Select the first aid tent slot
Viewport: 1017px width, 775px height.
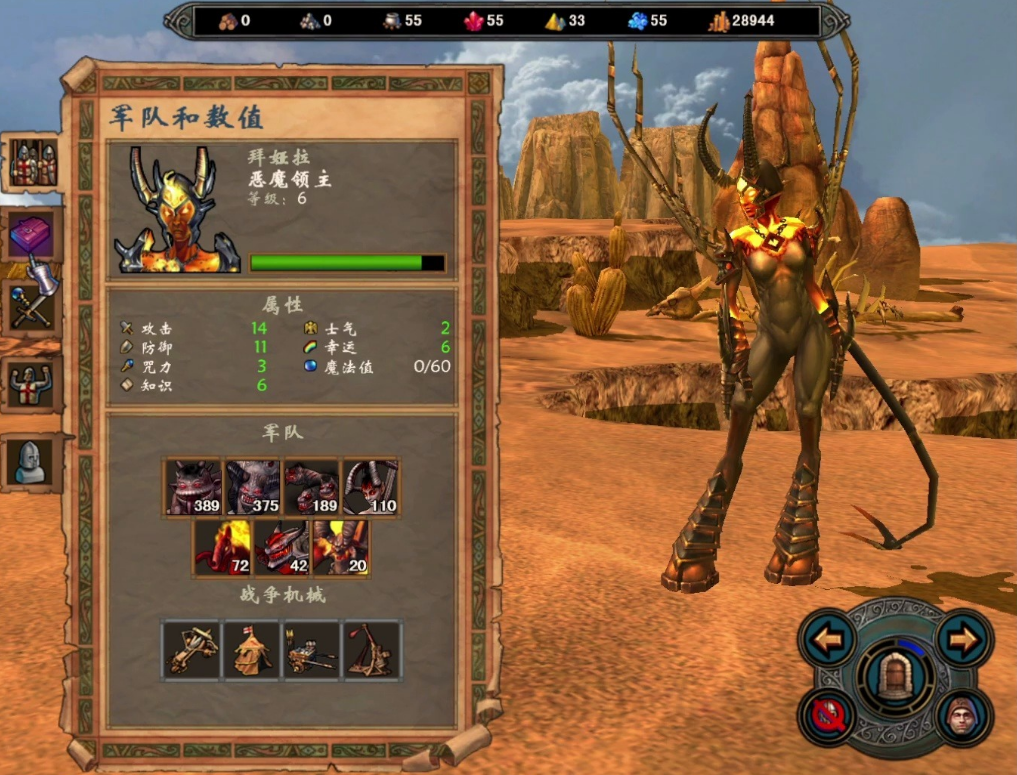tap(252, 650)
